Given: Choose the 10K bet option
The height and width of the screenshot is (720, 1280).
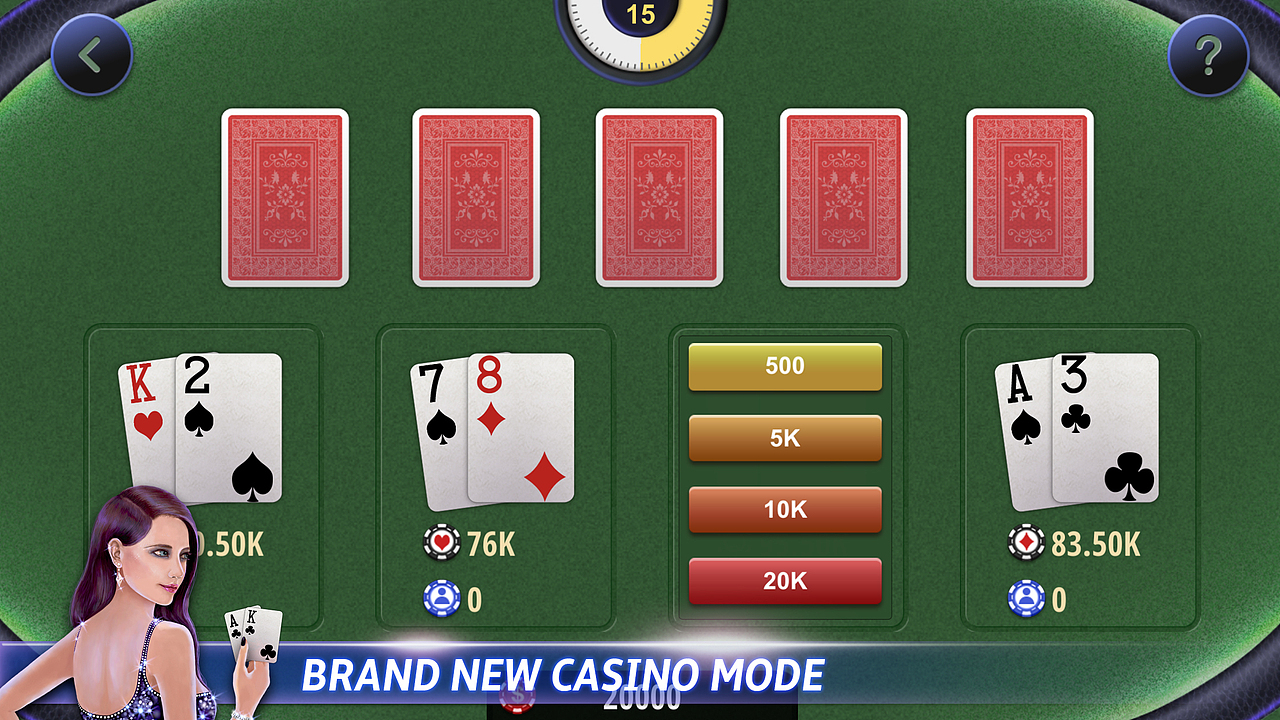Looking at the screenshot, I should [x=784, y=510].
